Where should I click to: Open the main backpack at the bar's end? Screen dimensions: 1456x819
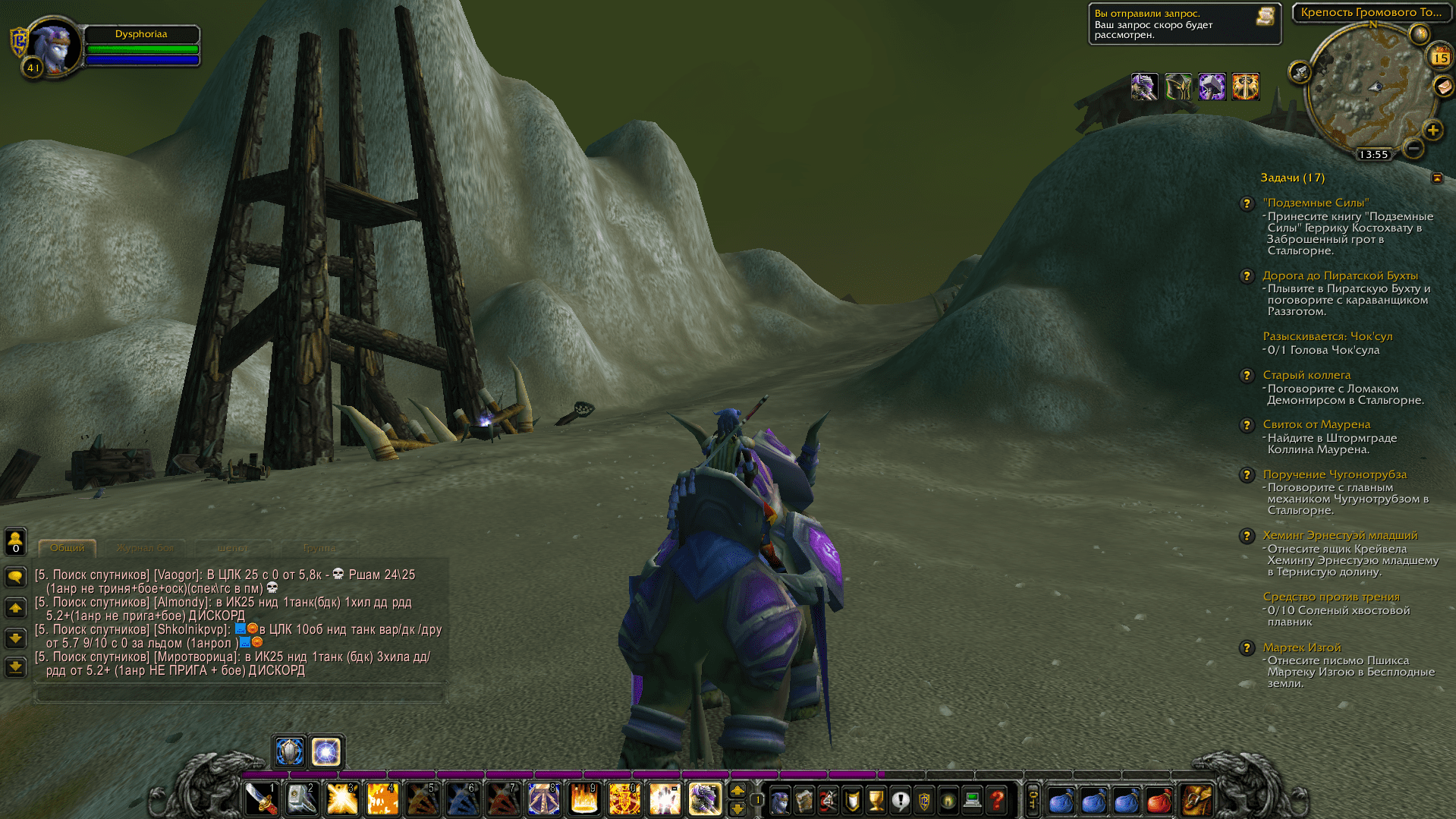1197,800
